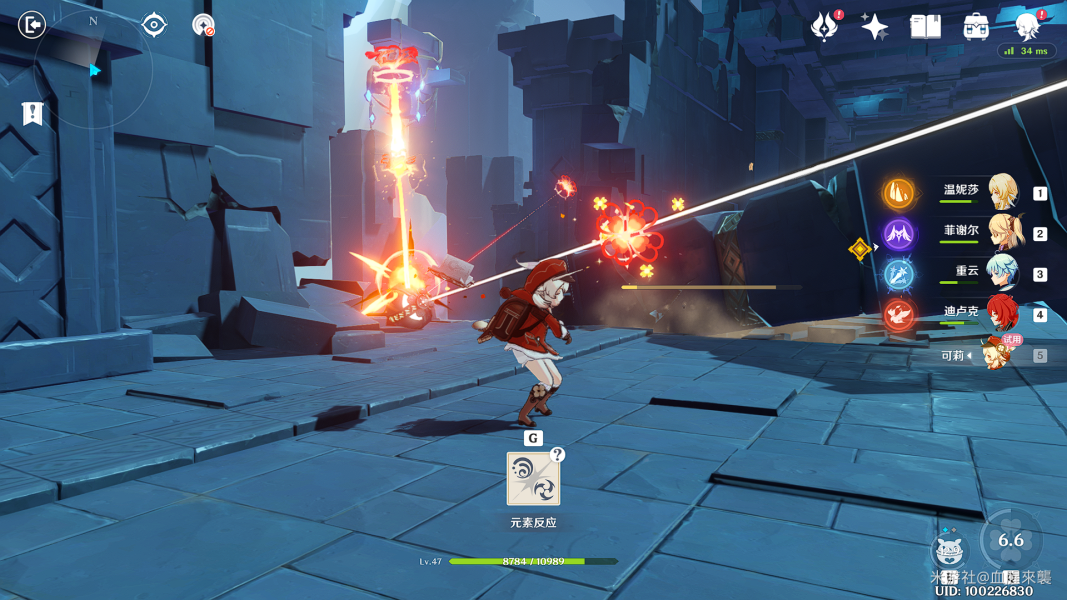Activate 菲谢尔's purple winged burst icon
Image resolution: width=1067 pixels, height=600 pixels.
[899, 234]
